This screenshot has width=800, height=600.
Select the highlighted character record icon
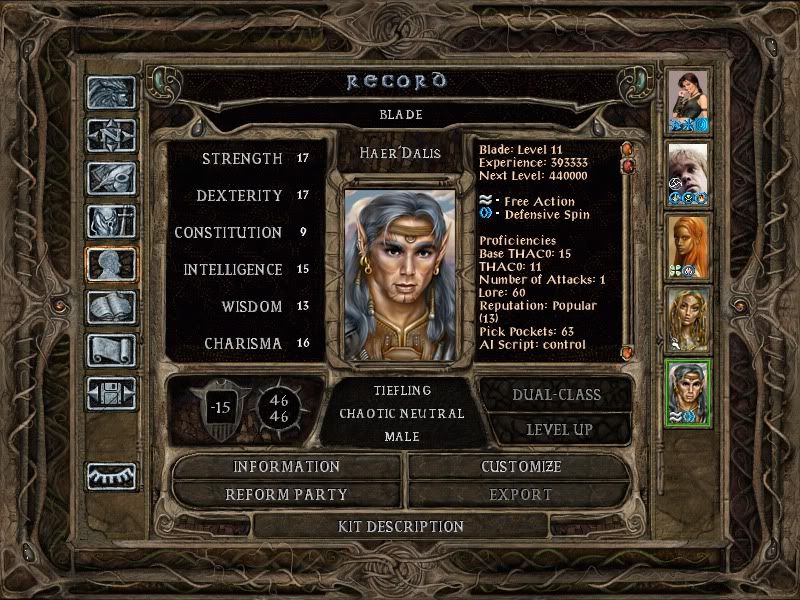pos(110,264)
